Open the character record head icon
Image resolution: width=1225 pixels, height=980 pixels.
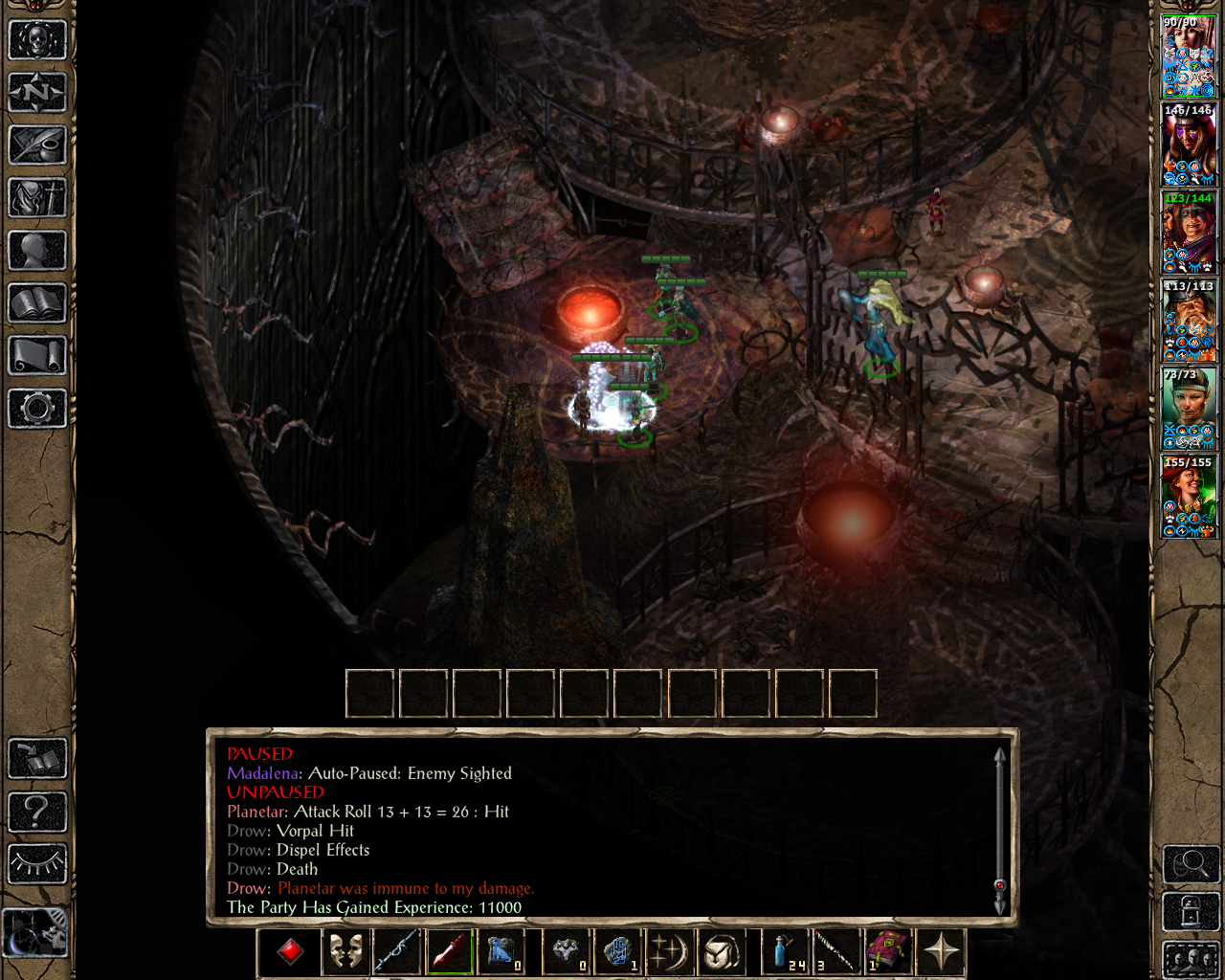(x=37, y=251)
